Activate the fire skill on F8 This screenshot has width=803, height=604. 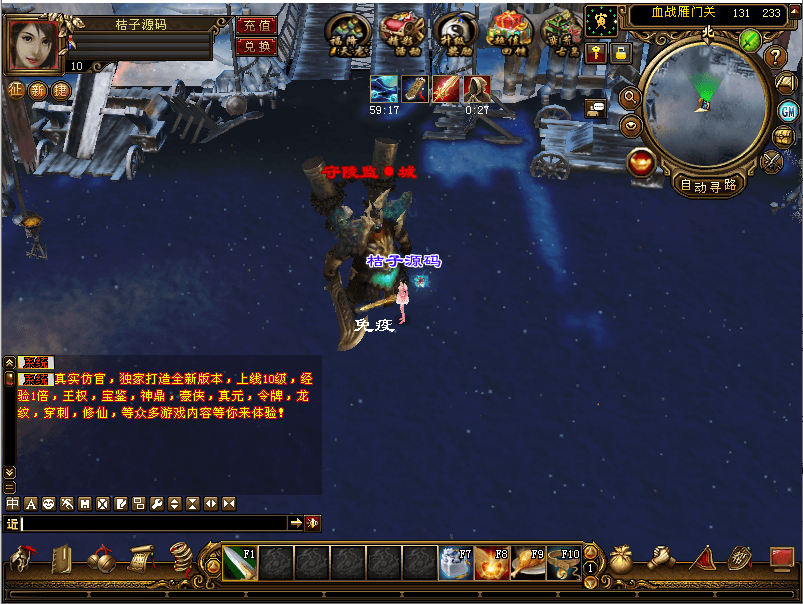click(492, 563)
